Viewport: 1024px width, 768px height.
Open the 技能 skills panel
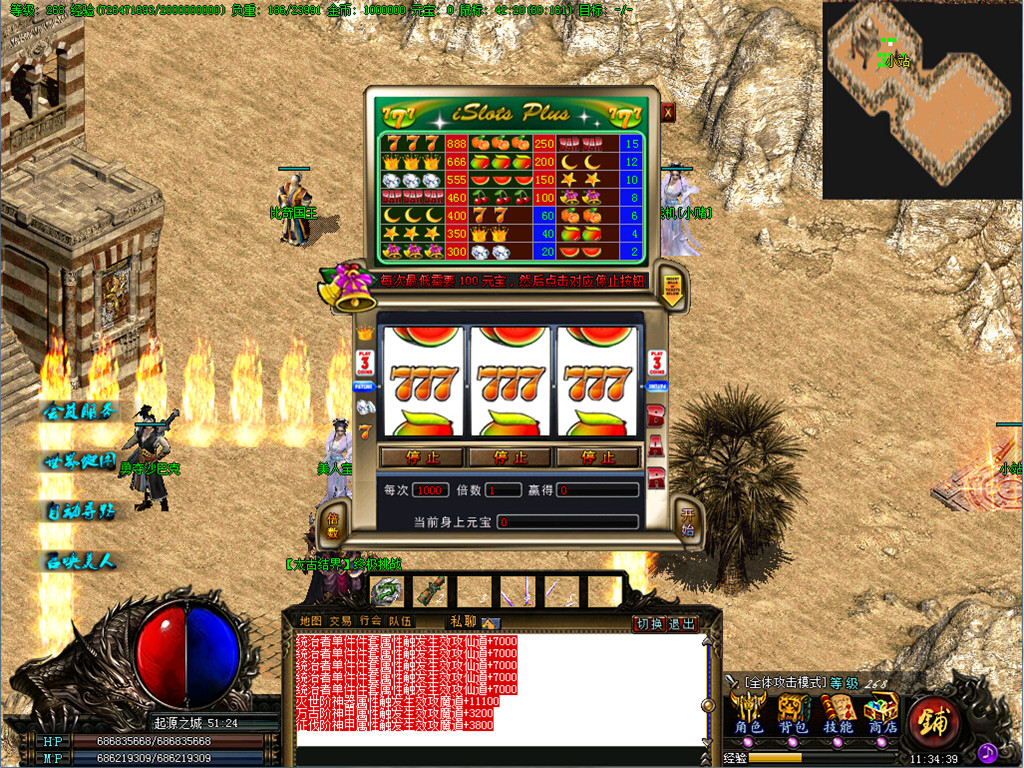pos(838,715)
